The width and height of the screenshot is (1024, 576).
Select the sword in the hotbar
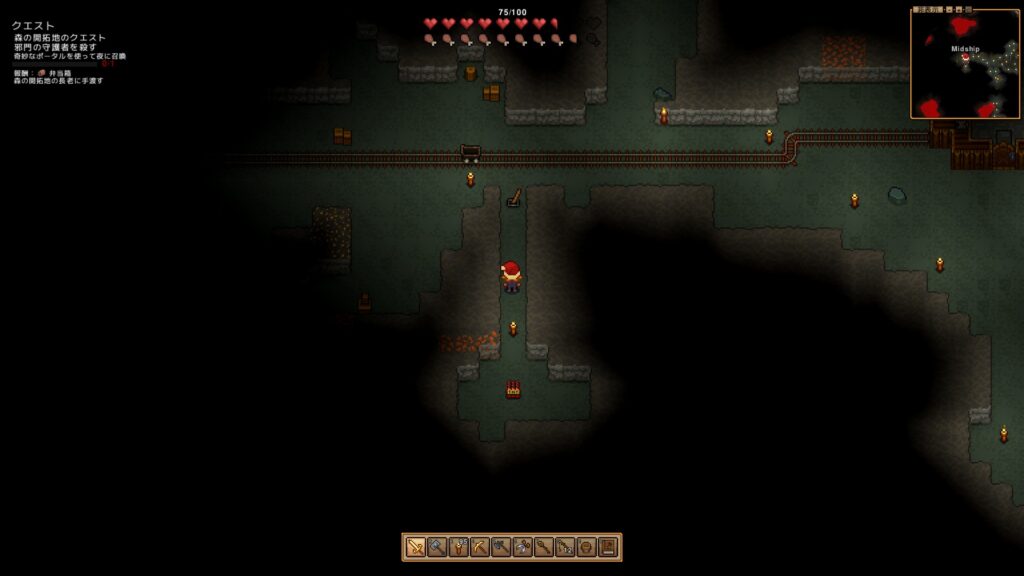[x=416, y=547]
